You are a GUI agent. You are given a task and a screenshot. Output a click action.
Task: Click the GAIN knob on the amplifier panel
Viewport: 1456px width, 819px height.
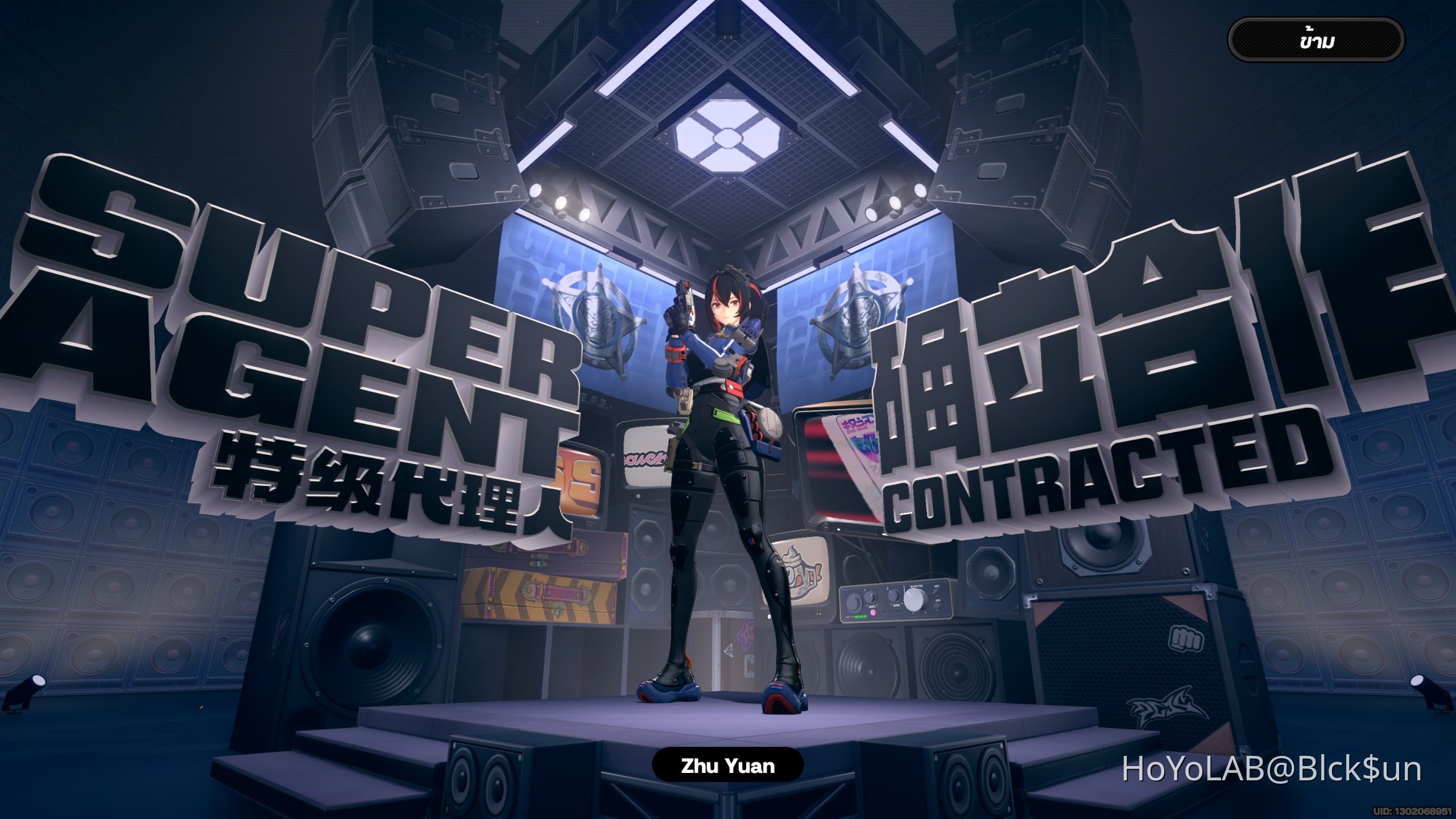[870, 597]
